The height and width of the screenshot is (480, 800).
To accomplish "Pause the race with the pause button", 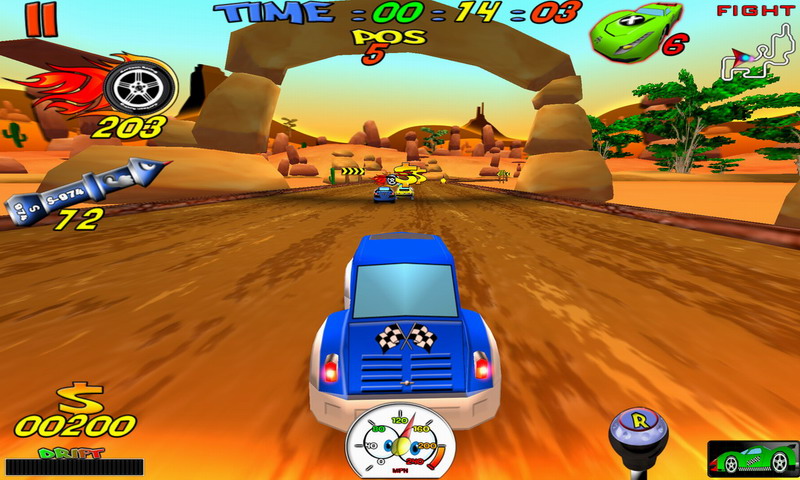I will point(41,19).
